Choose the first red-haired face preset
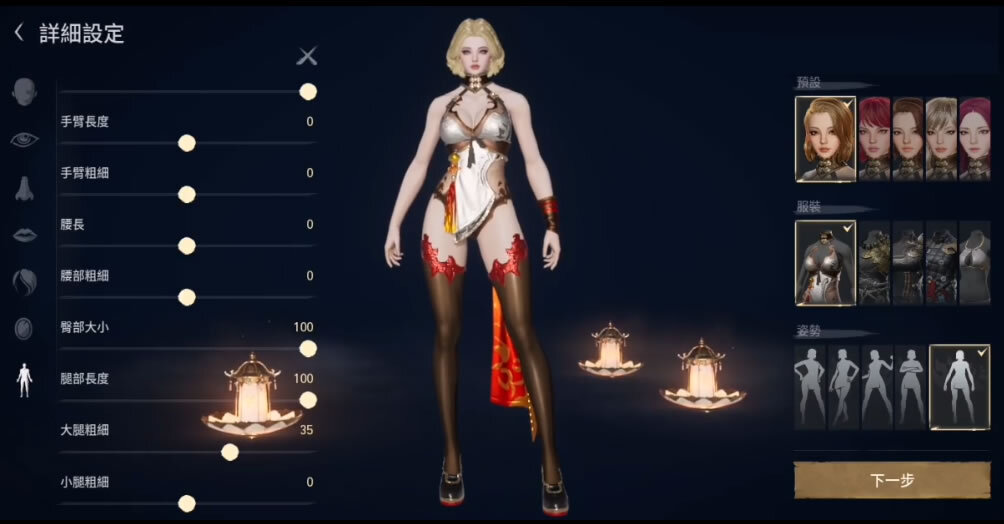The height and width of the screenshot is (524, 1004). click(874, 138)
